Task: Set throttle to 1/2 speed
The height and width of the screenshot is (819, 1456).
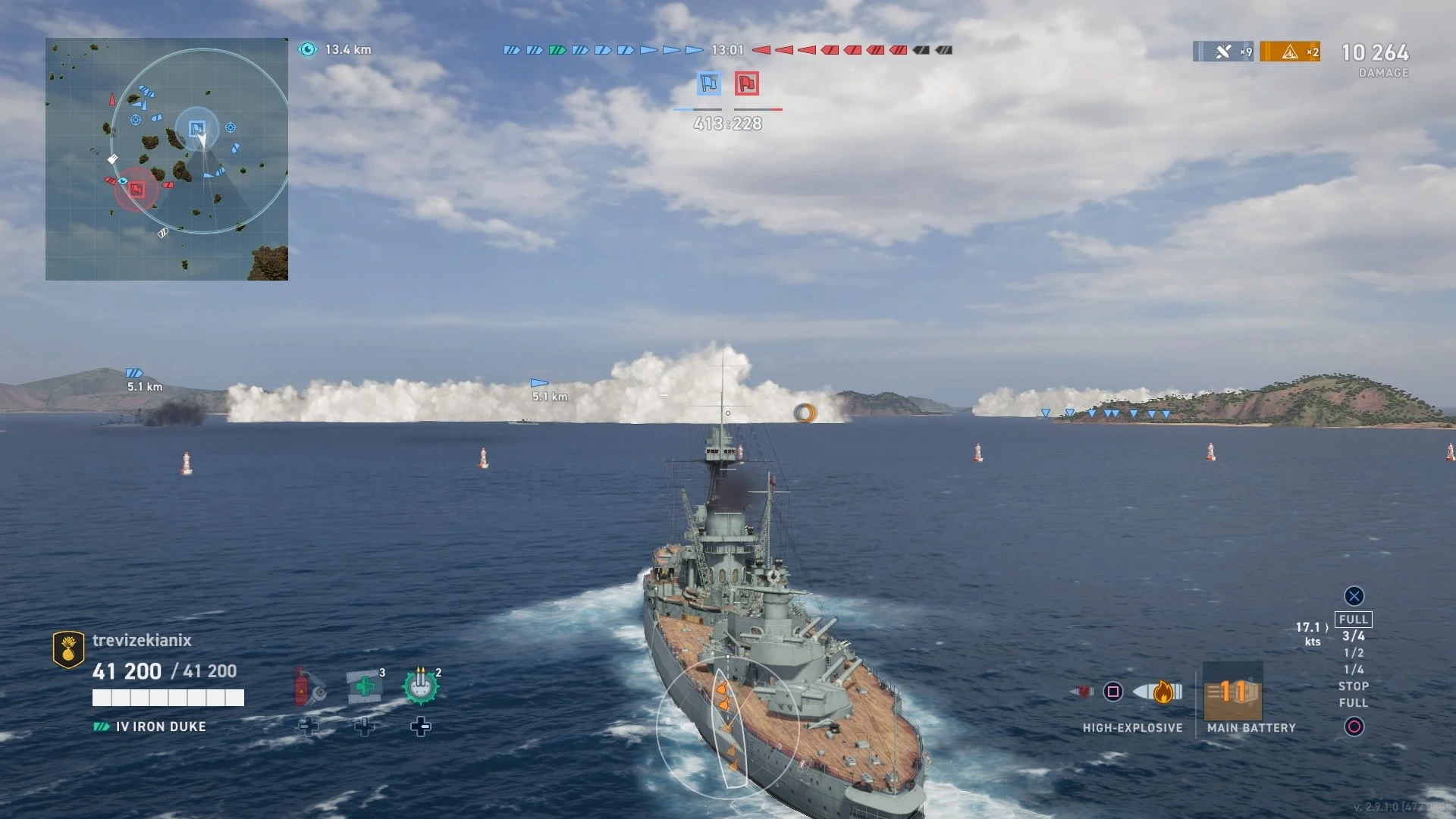Action: (x=1353, y=653)
